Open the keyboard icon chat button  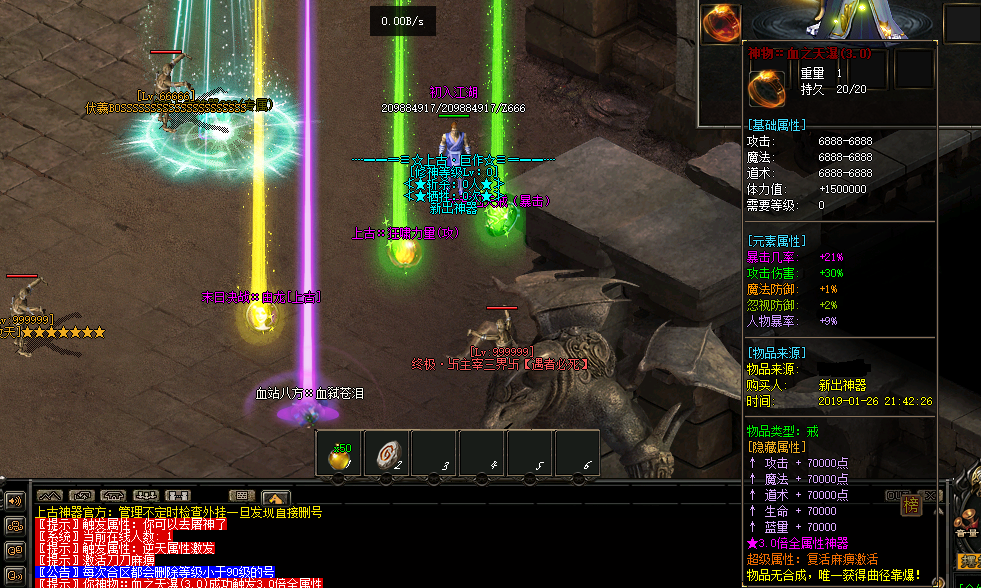pos(240,496)
